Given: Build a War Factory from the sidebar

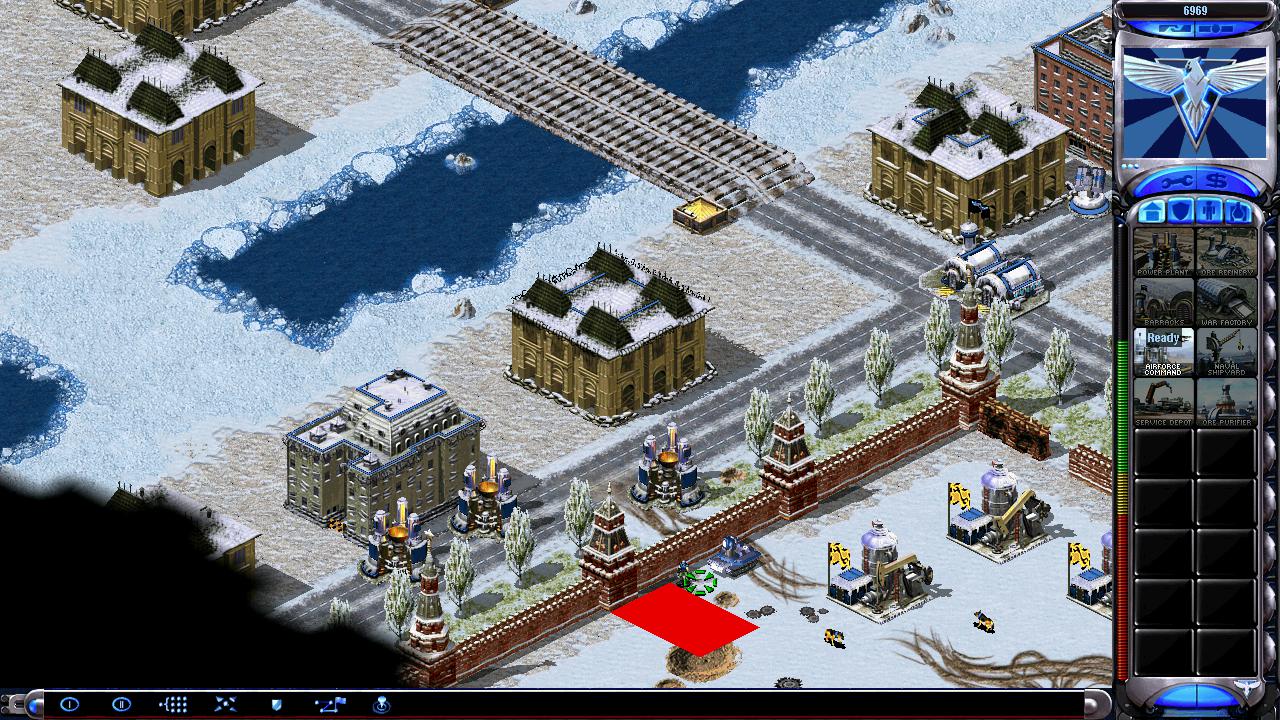Looking at the screenshot, I should coord(1226,301).
